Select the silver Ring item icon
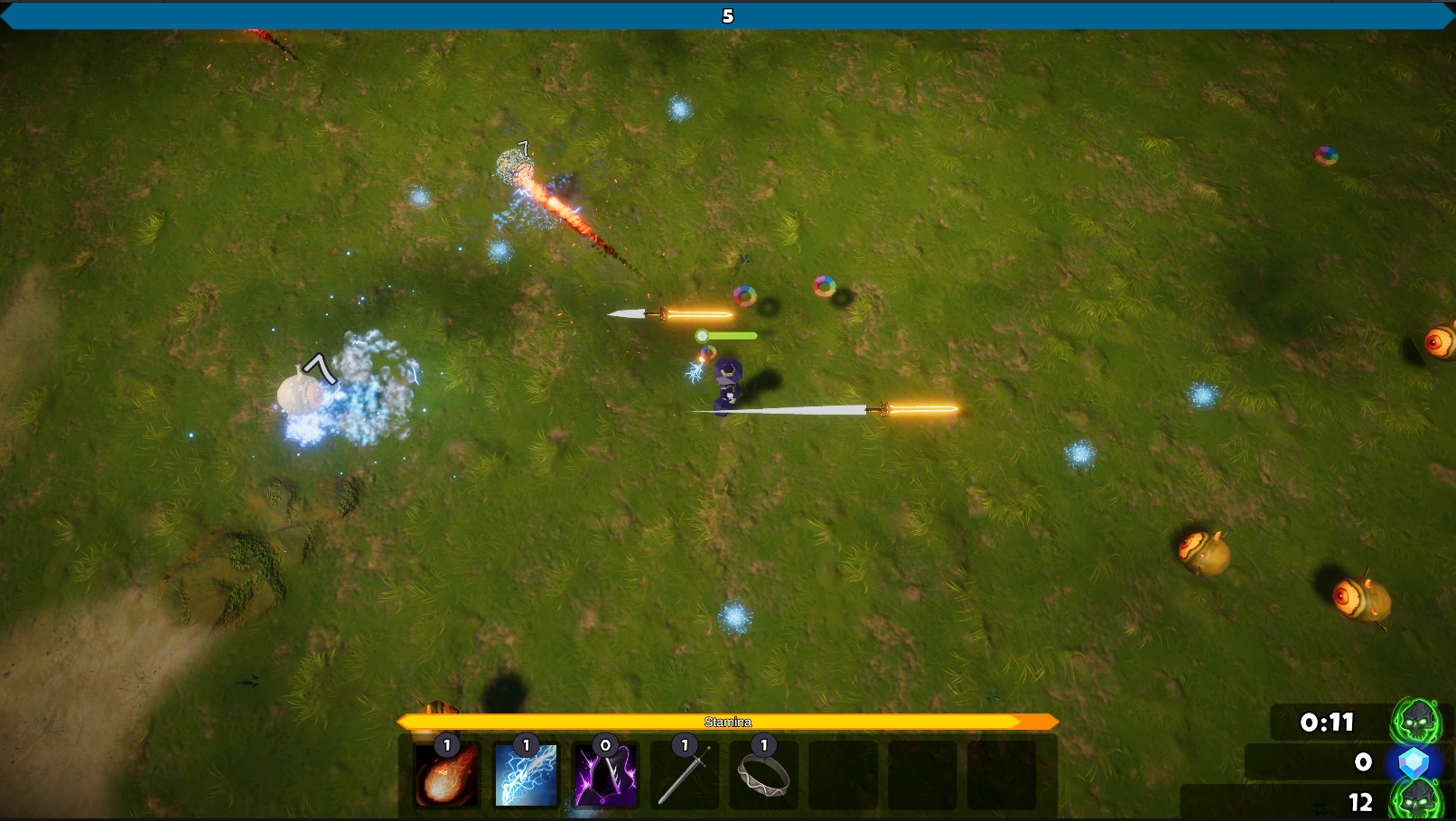This screenshot has width=1456, height=821. tap(764, 775)
